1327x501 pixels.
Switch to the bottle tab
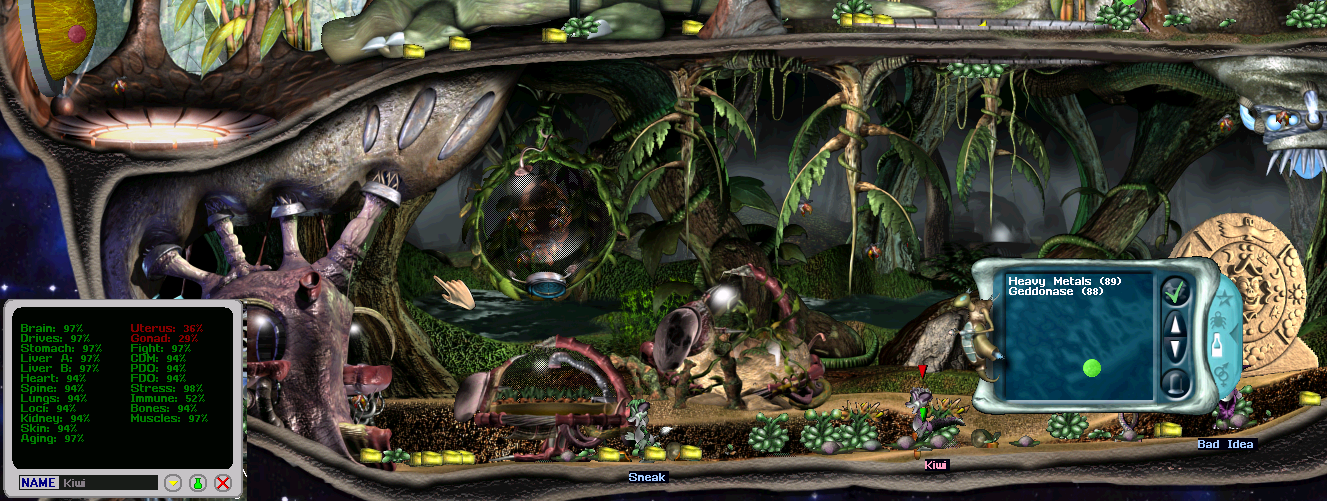pos(1217,346)
